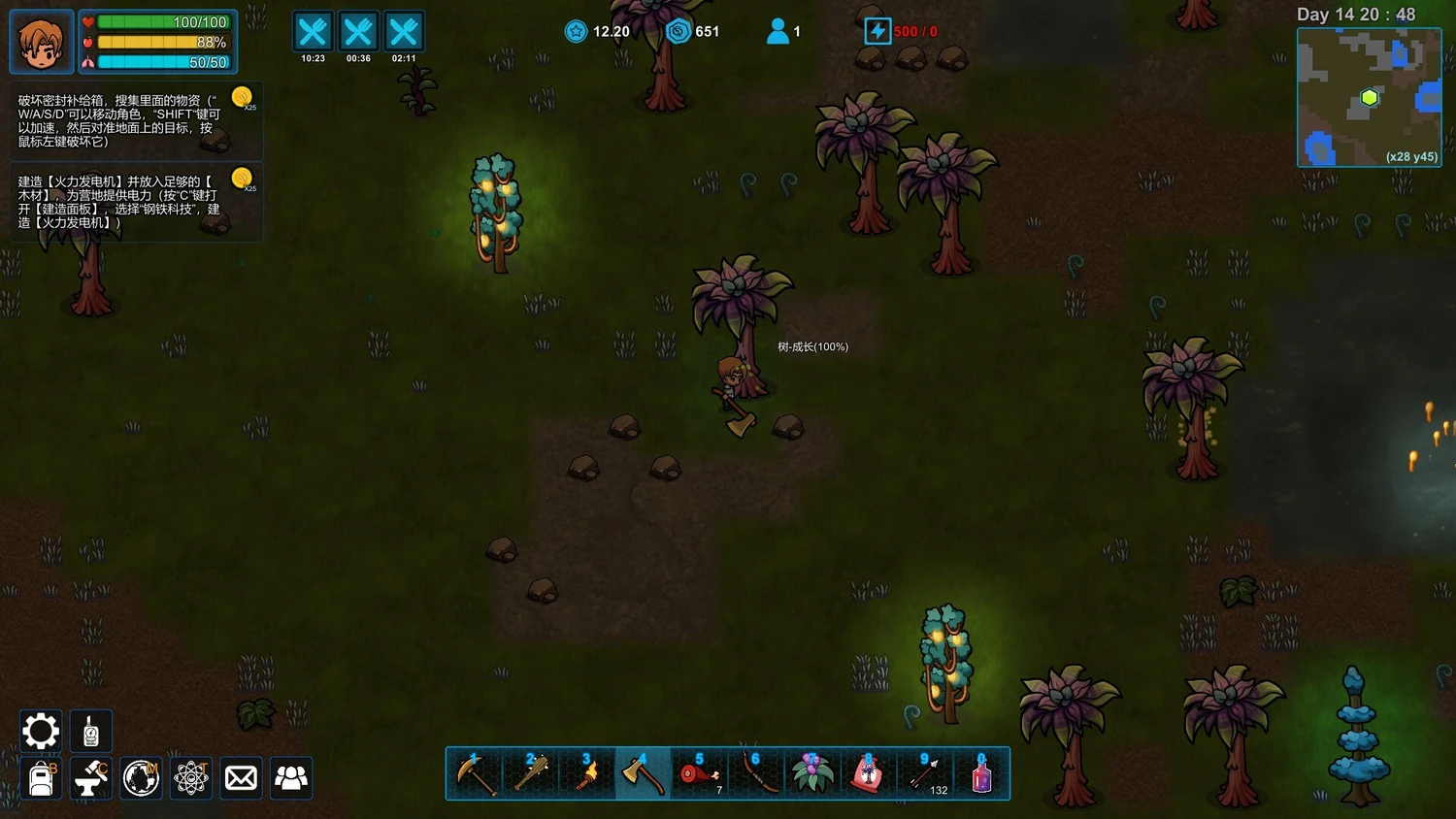1456x819 pixels.
Task: Open the players group panel
Action: 291,778
